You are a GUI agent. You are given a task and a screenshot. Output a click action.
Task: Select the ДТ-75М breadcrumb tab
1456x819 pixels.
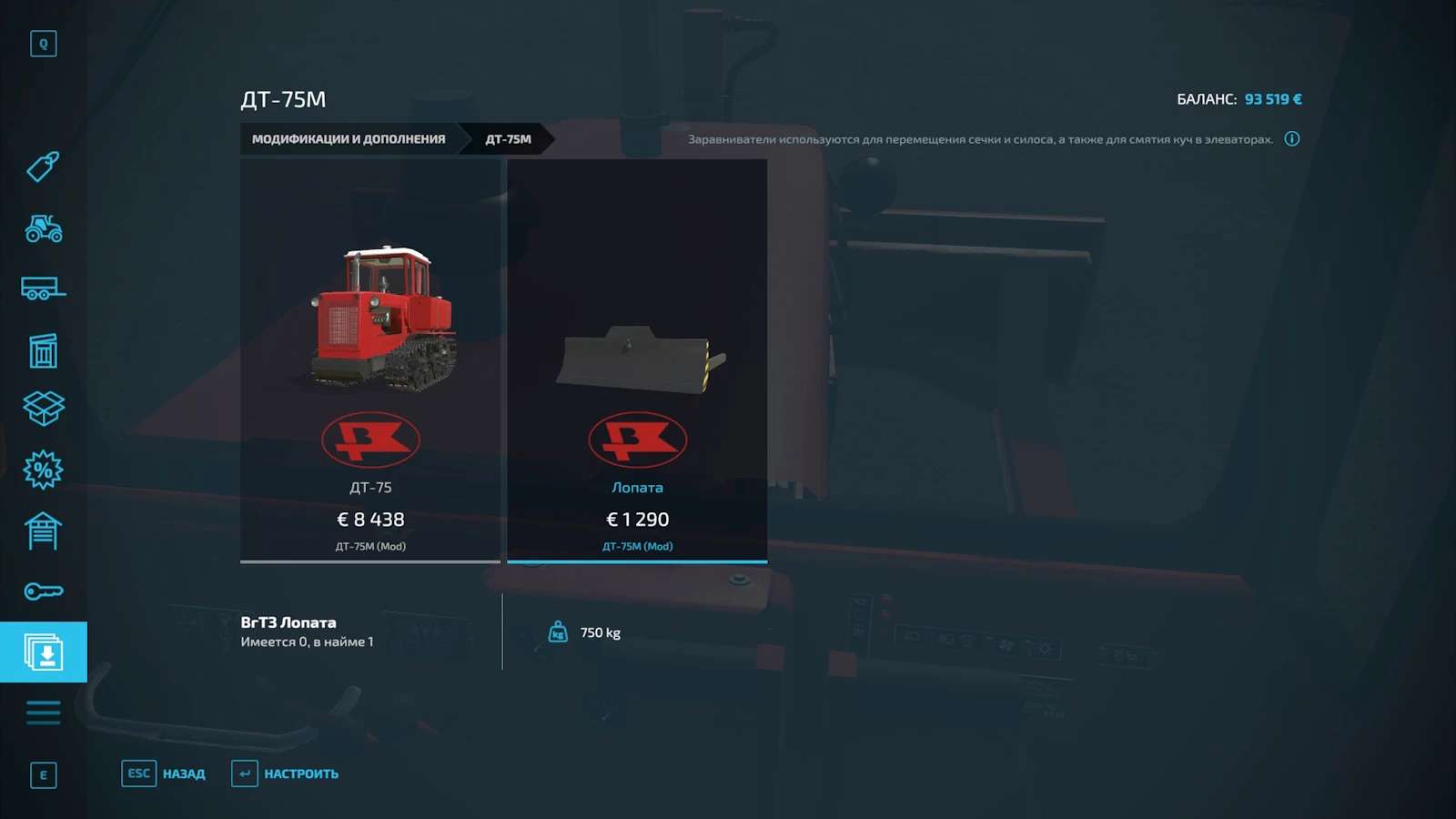pyautogui.click(x=508, y=139)
